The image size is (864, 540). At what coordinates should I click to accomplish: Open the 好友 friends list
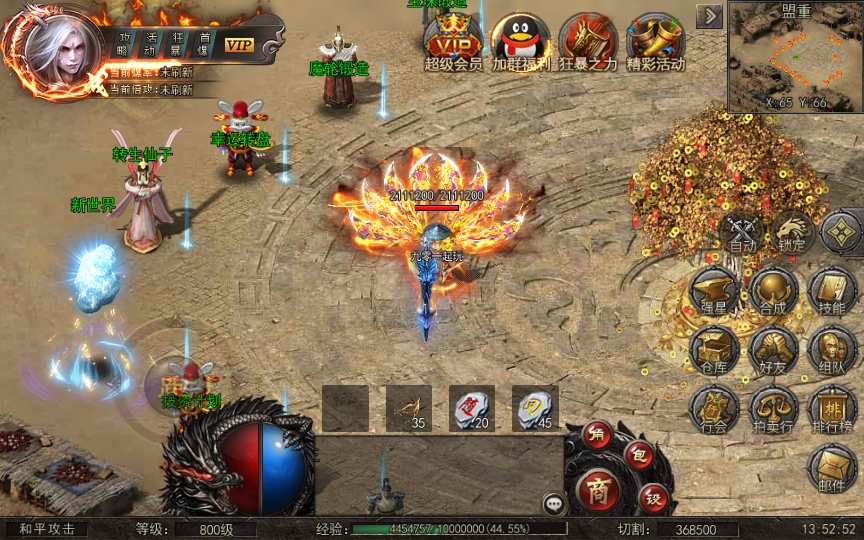point(773,348)
